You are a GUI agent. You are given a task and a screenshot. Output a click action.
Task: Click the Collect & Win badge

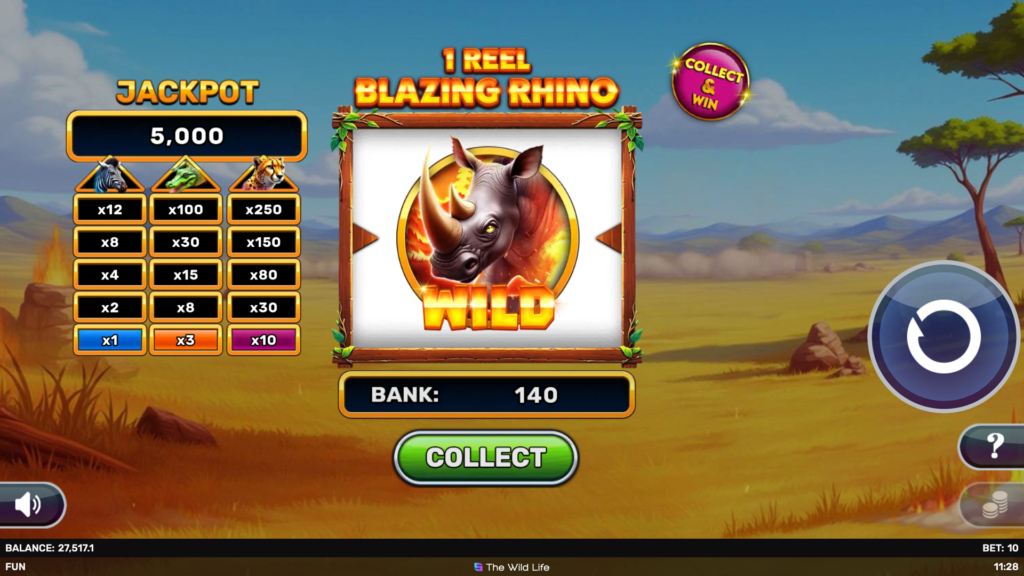click(711, 82)
